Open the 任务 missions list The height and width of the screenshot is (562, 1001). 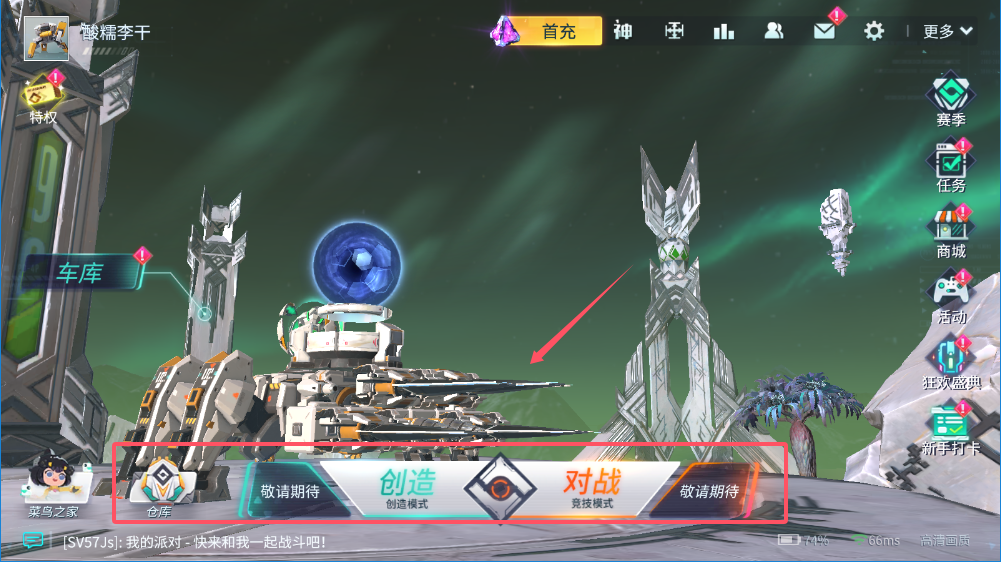pyautogui.click(x=951, y=166)
